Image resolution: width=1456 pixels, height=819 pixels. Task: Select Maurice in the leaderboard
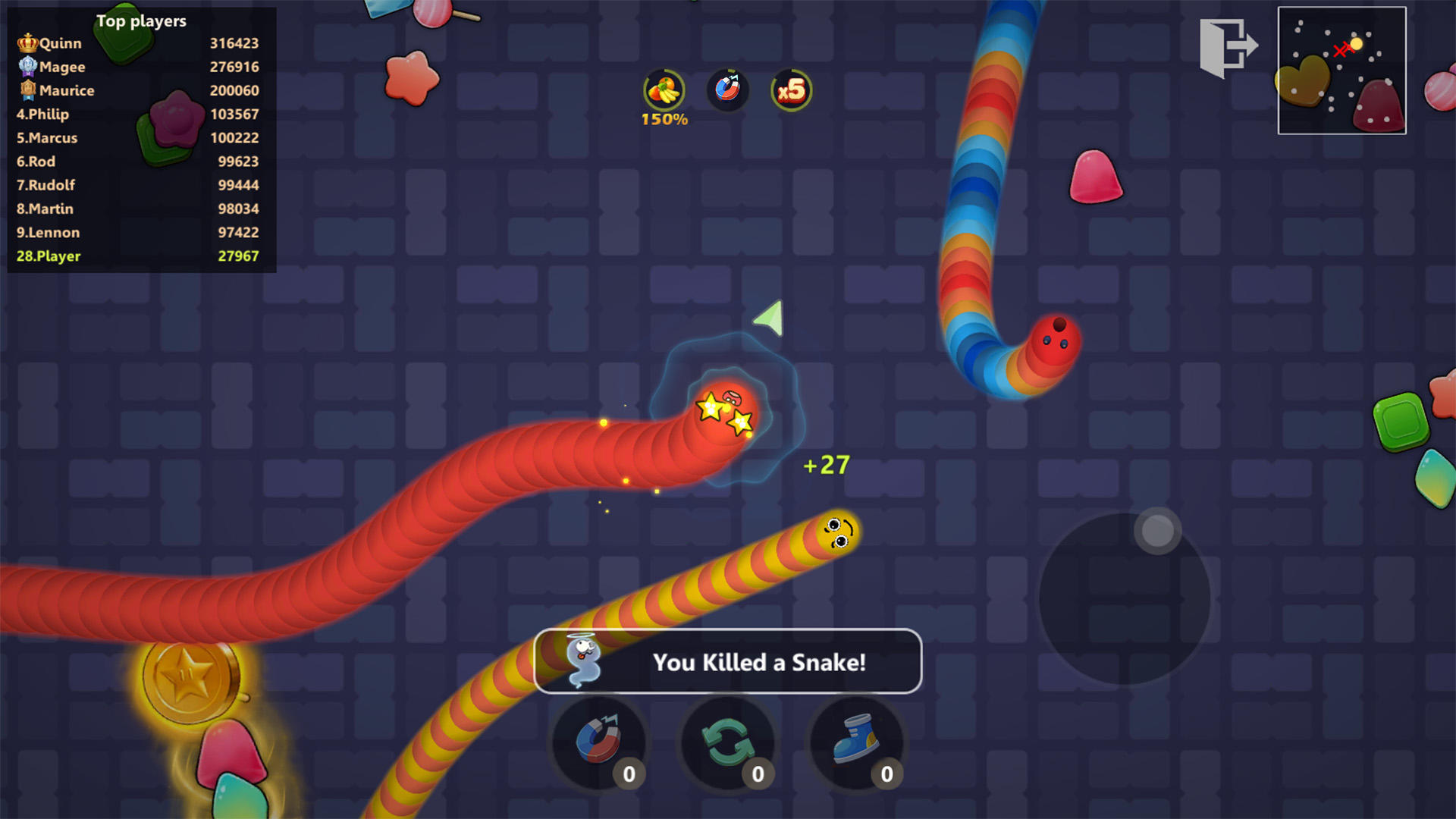coord(67,90)
